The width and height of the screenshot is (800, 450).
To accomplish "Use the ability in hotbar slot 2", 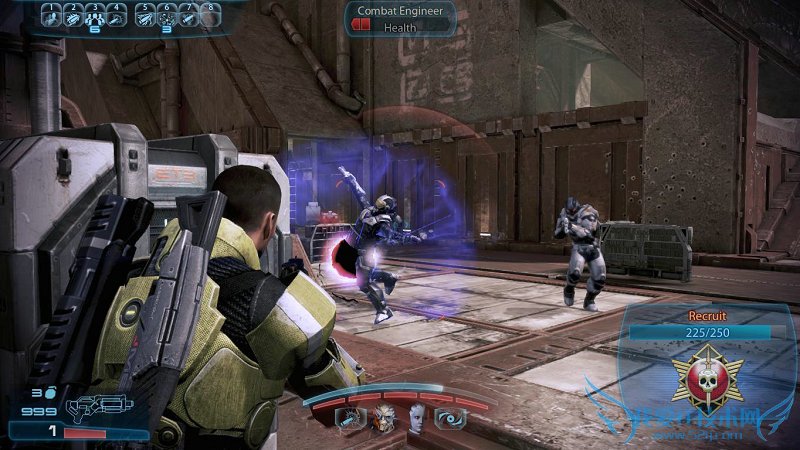I will point(73,16).
